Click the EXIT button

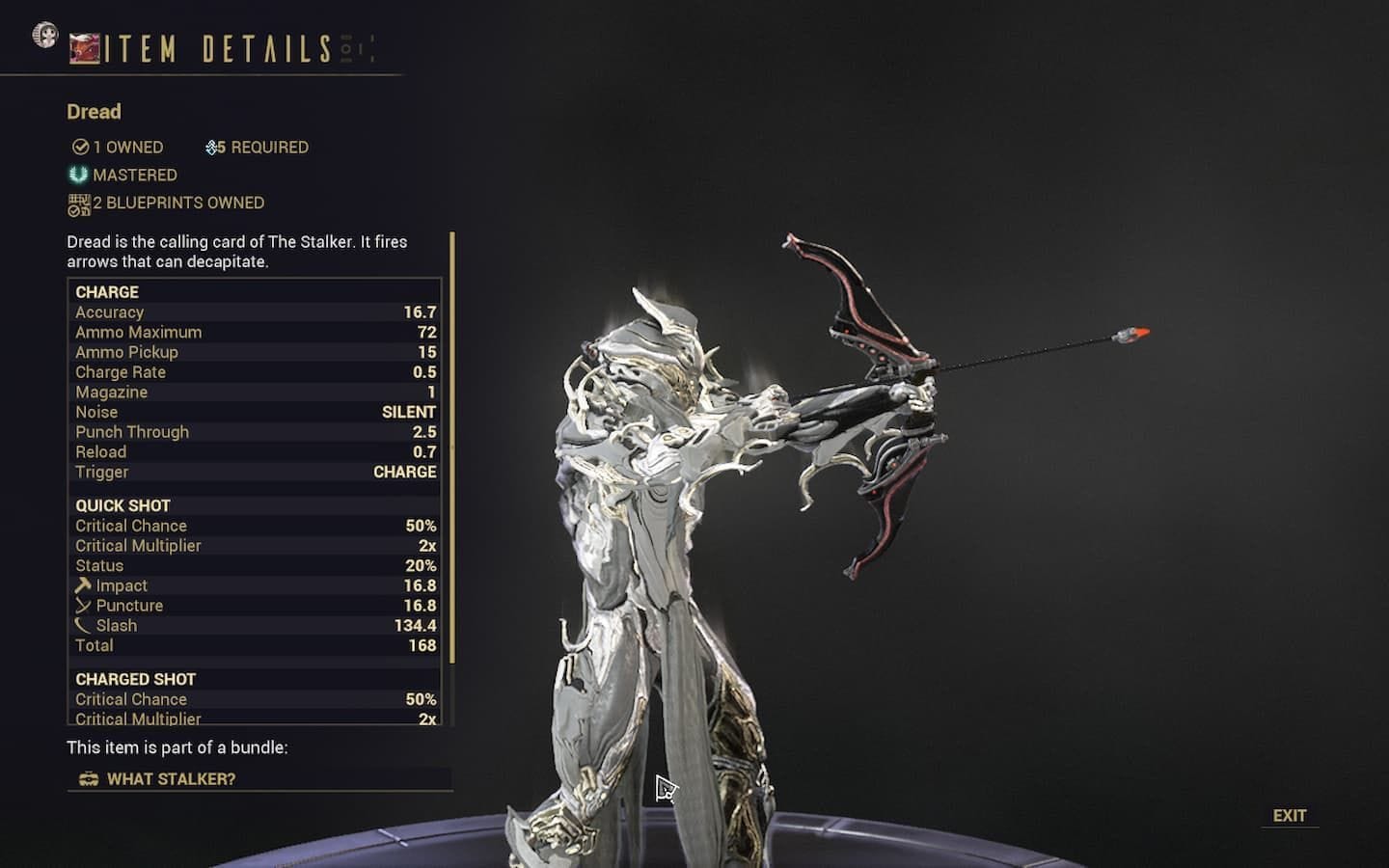(x=1290, y=815)
